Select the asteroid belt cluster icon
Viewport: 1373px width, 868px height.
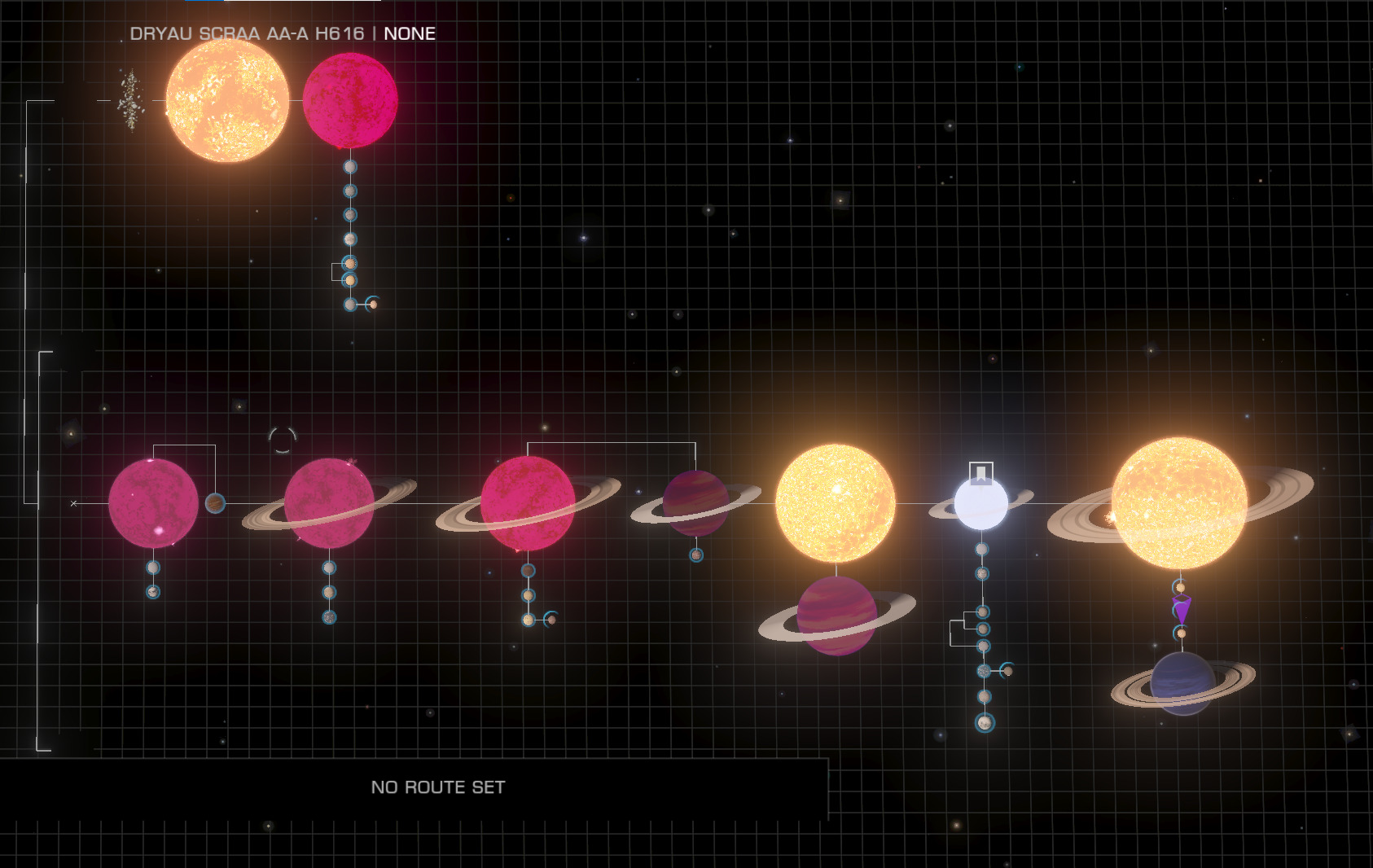pyautogui.click(x=130, y=101)
